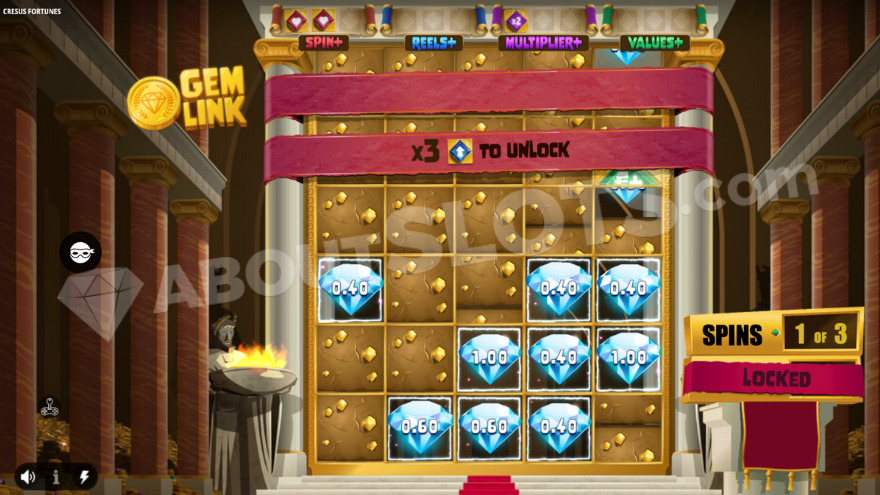The image size is (880, 495).
Task: Click the joystick controller icon
Action: pyautogui.click(x=48, y=407)
